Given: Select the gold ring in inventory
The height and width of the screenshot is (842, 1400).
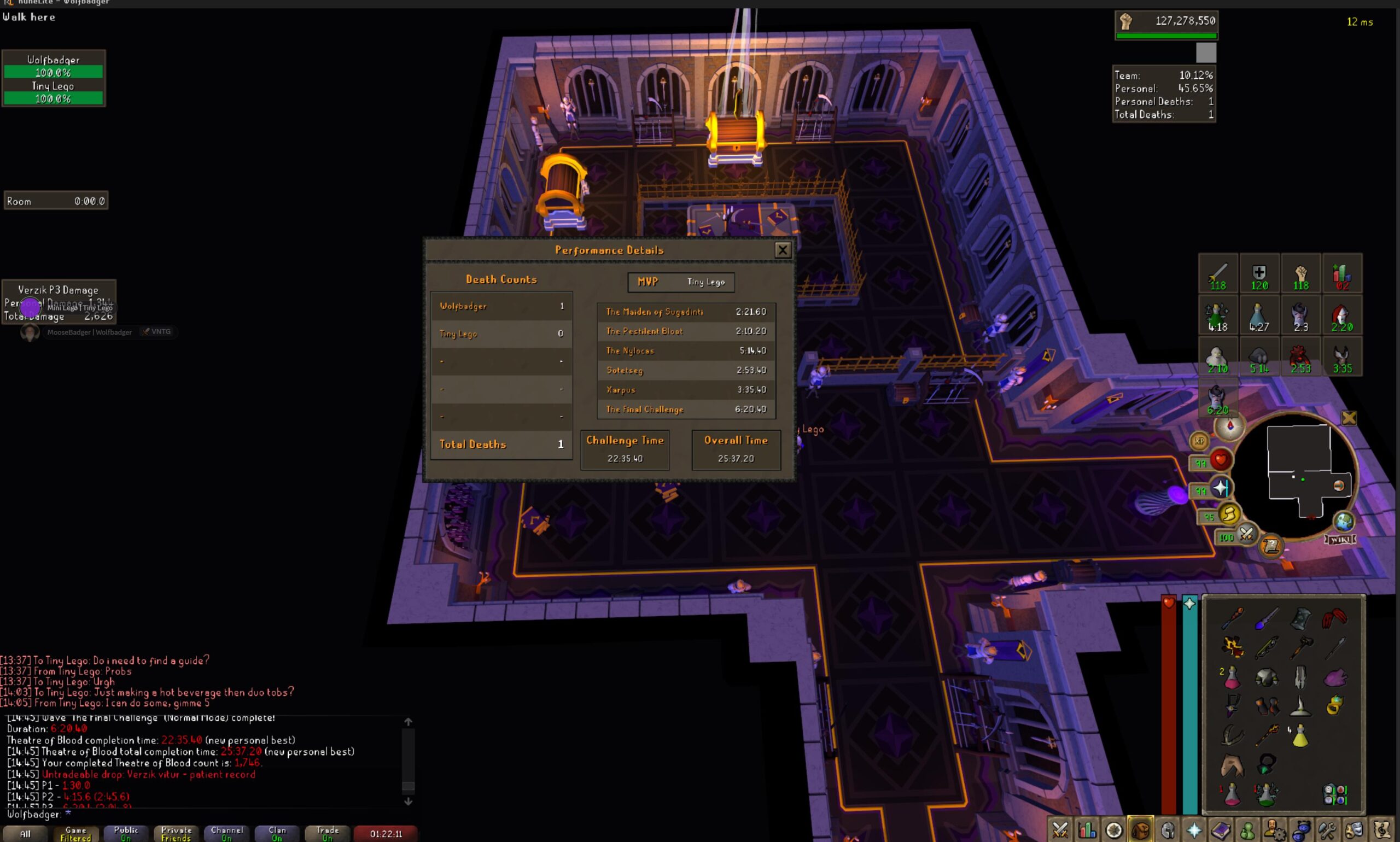Looking at the screenshot, I should coord(1334,705).
